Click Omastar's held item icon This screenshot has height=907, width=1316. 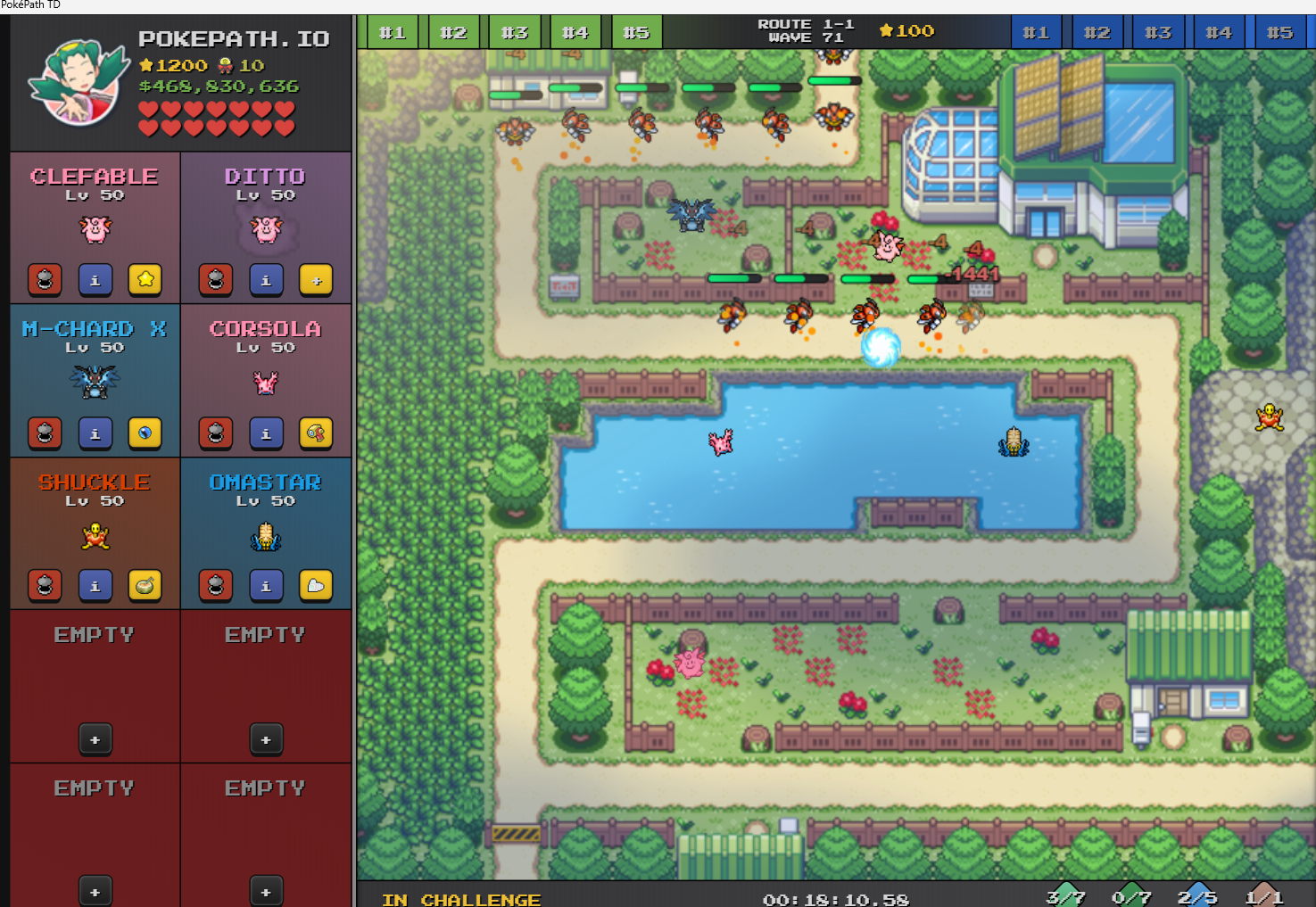click(x=316, y=586)
